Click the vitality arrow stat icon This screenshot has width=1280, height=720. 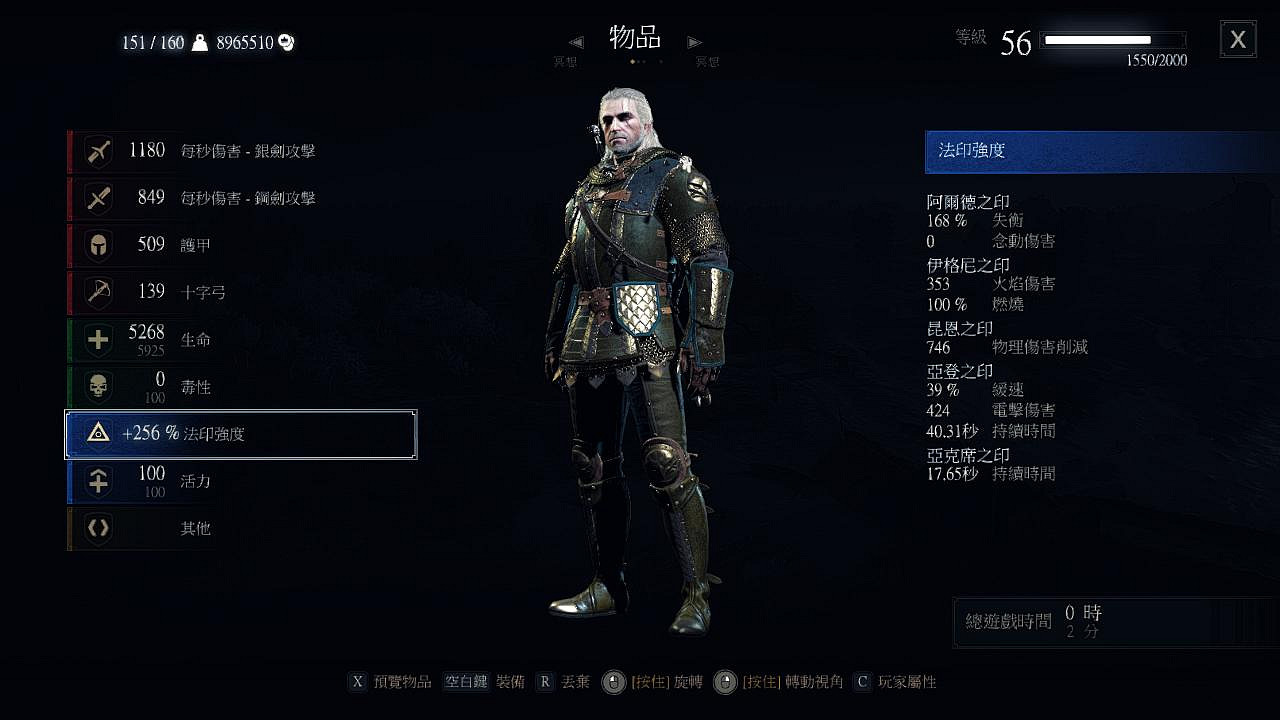pos(97,481)
